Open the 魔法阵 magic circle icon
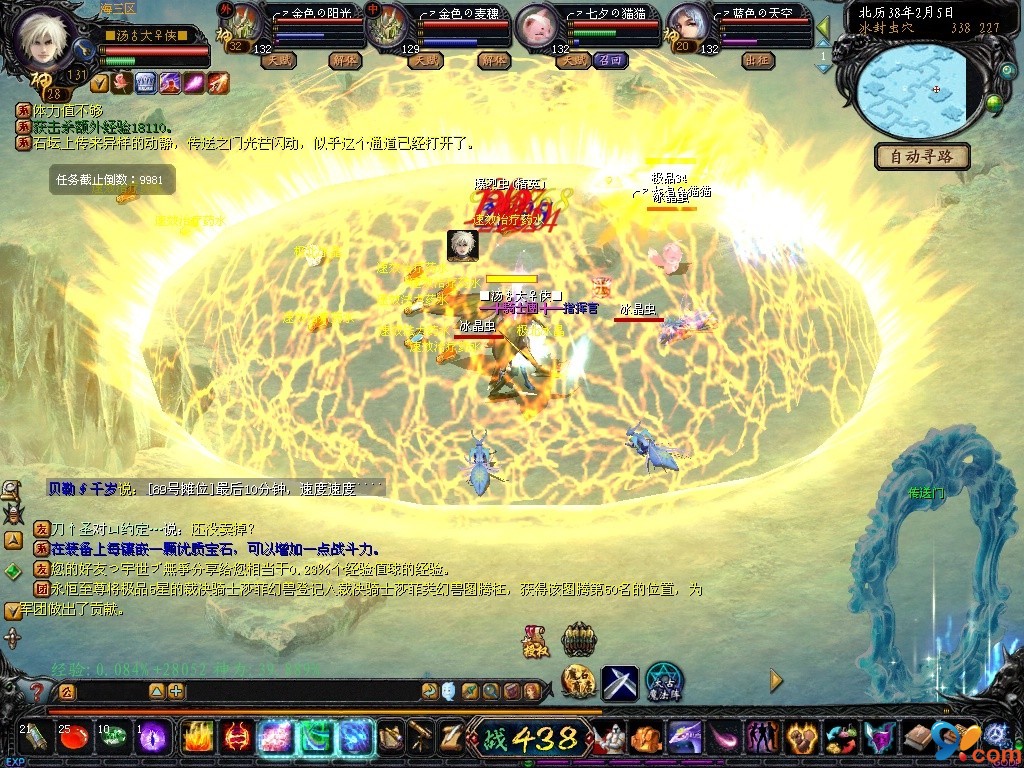1024x768 pixels. point(662,681)
